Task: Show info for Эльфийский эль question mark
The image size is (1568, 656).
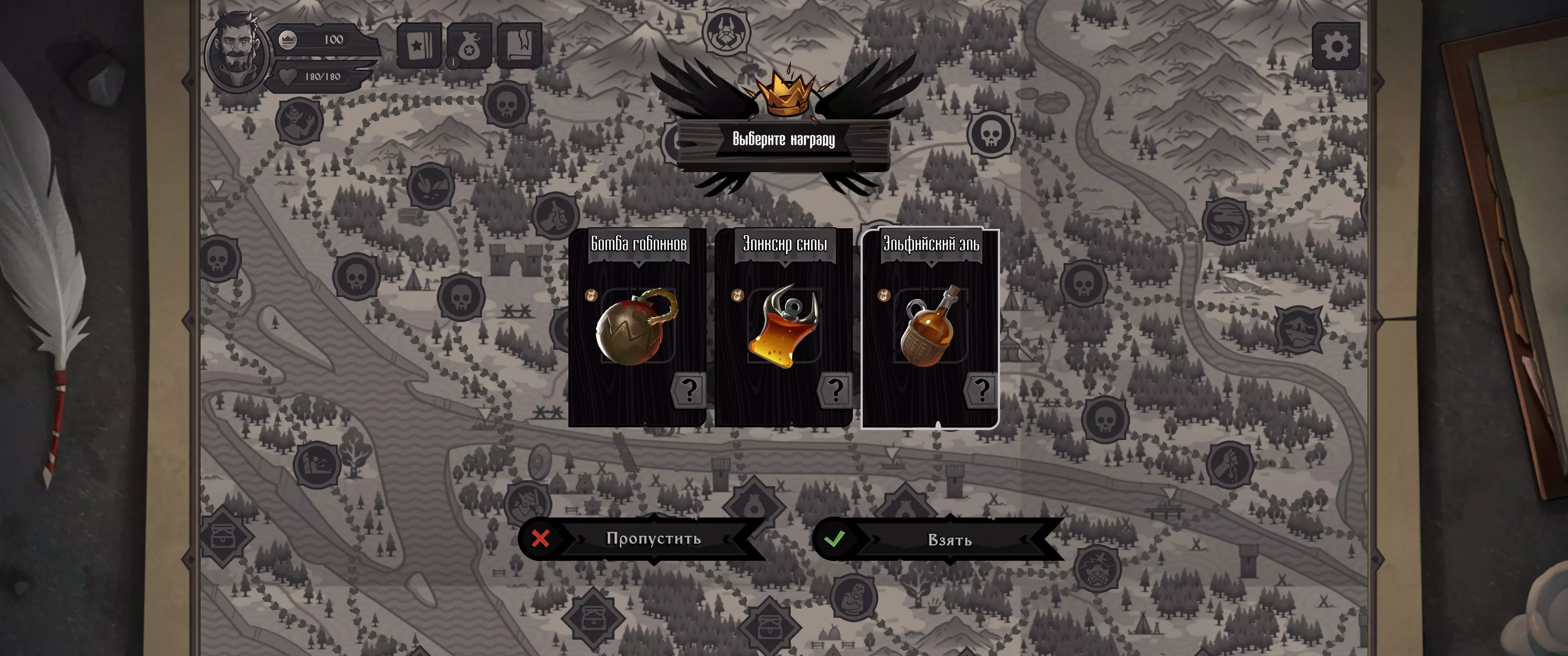Action: [981, 390]
